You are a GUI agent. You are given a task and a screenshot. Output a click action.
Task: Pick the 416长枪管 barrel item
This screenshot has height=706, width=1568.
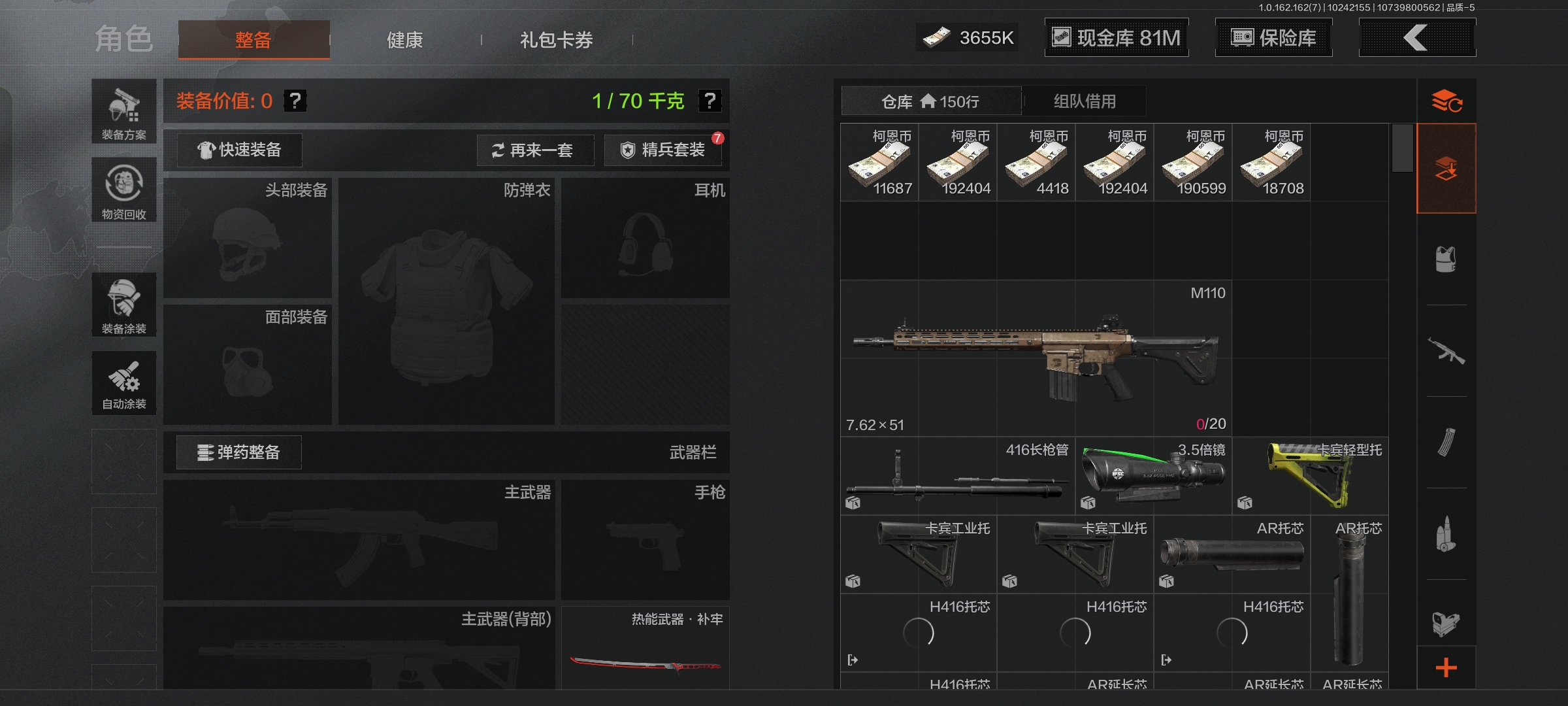click(957, 476)
